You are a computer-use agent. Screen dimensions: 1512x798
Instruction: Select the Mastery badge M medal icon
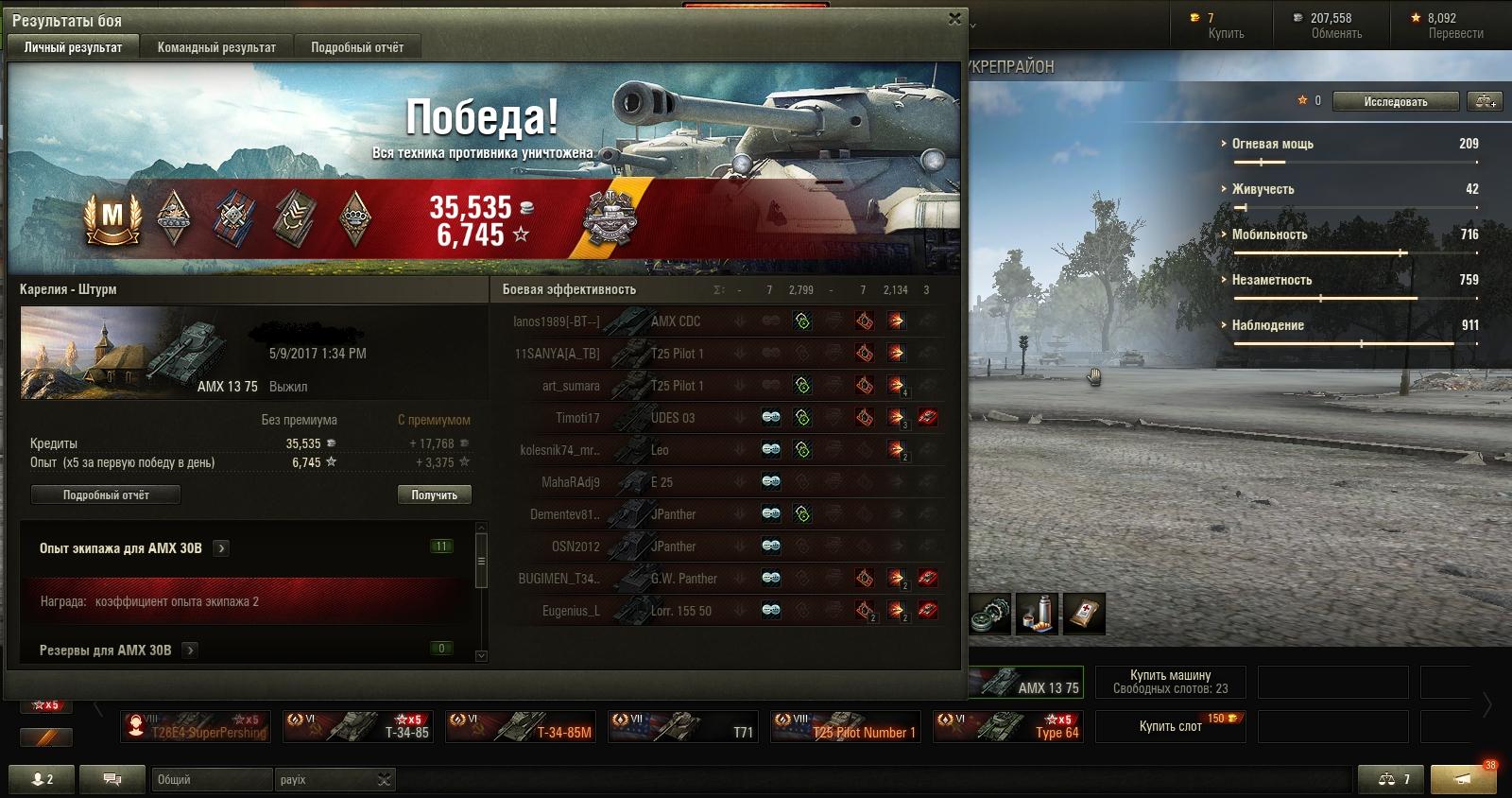[112, 217]
